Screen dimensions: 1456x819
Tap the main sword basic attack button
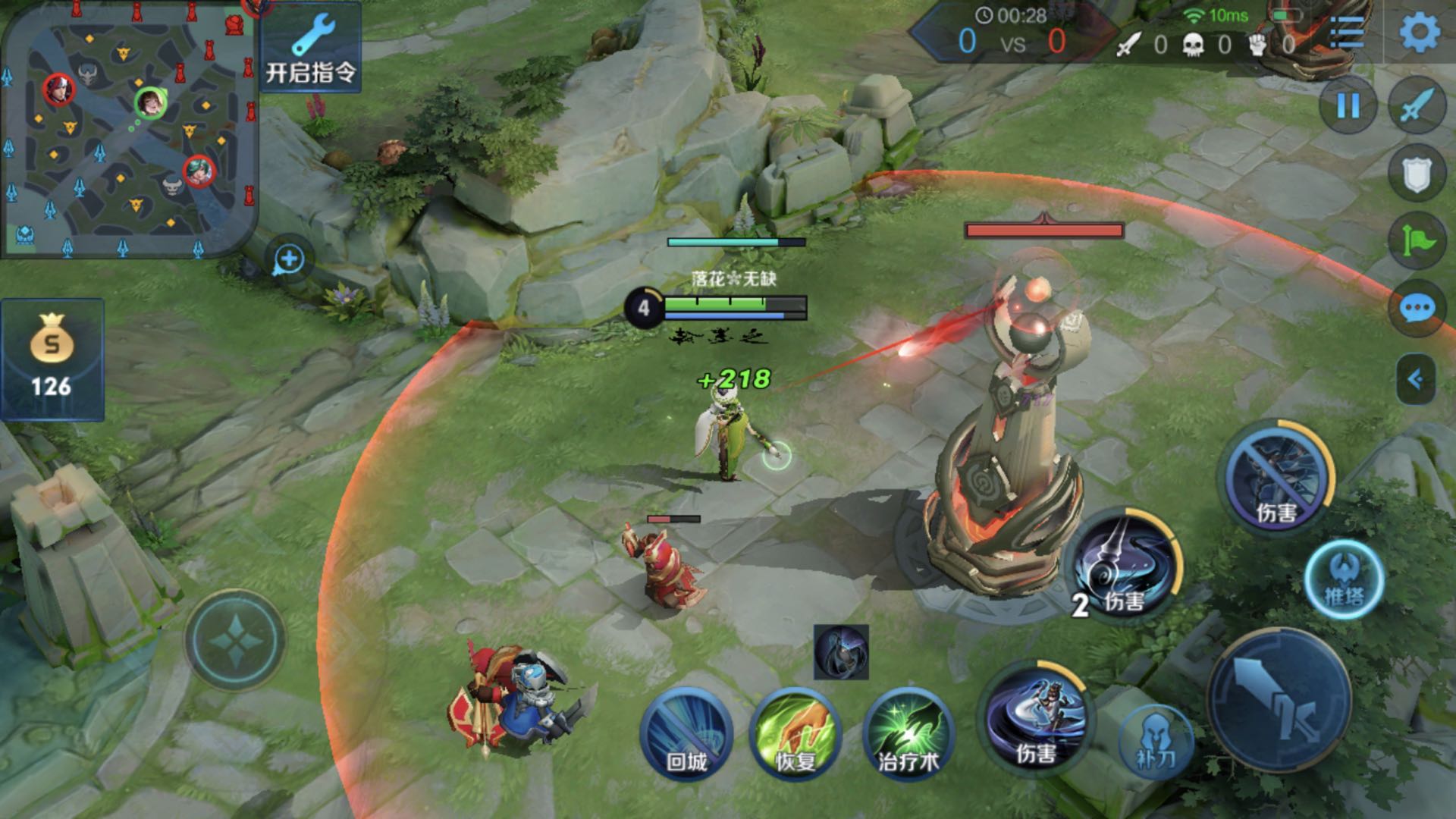click(1279, 699)
